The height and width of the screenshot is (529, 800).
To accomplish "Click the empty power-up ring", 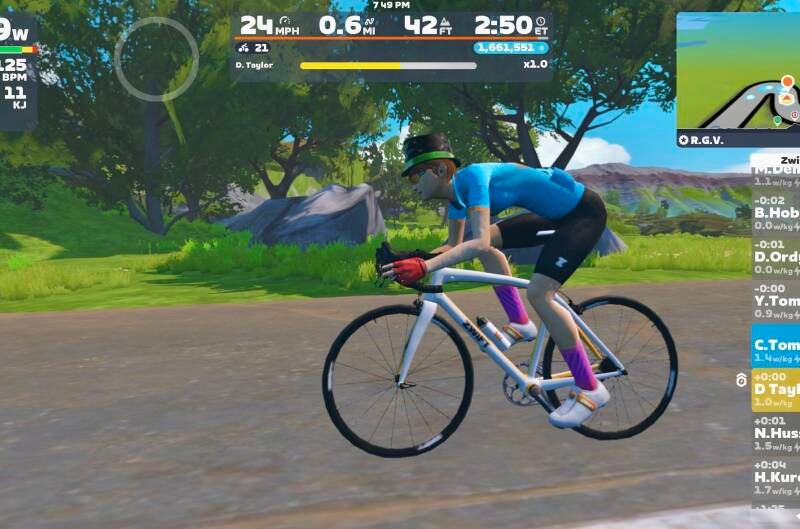I will coord(156,59).
